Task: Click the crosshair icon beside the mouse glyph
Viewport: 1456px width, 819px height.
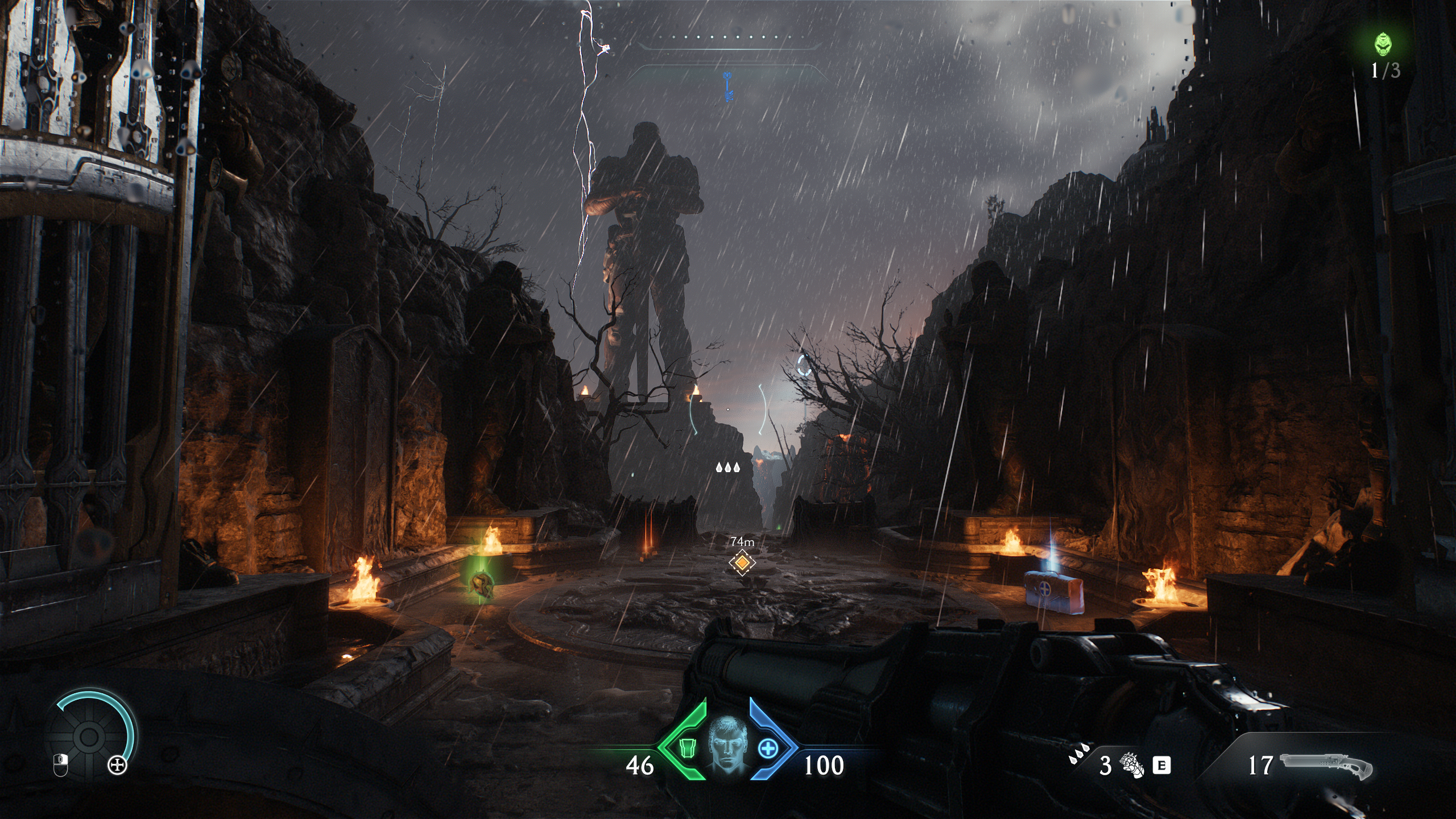Action: coord(118,766)
